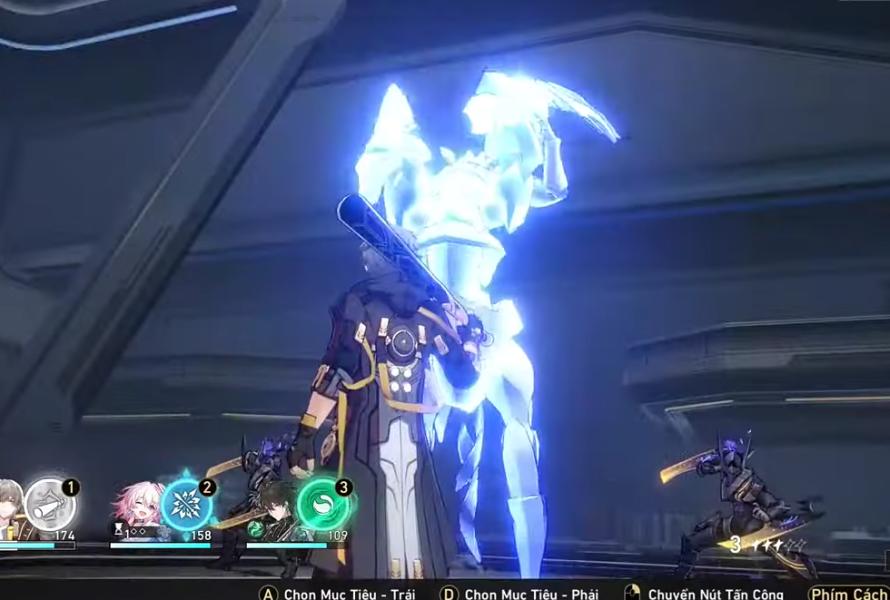890x600 pixels.
Task: Use Dan Heng's green wind ultimate
Action: tap(323, 504)
